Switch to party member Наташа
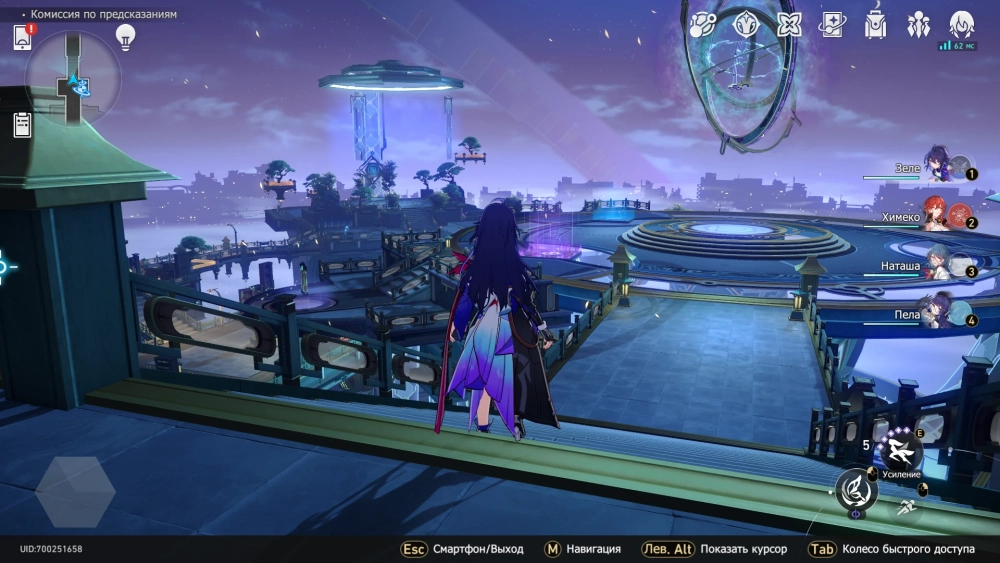 [x=937, y=265]
